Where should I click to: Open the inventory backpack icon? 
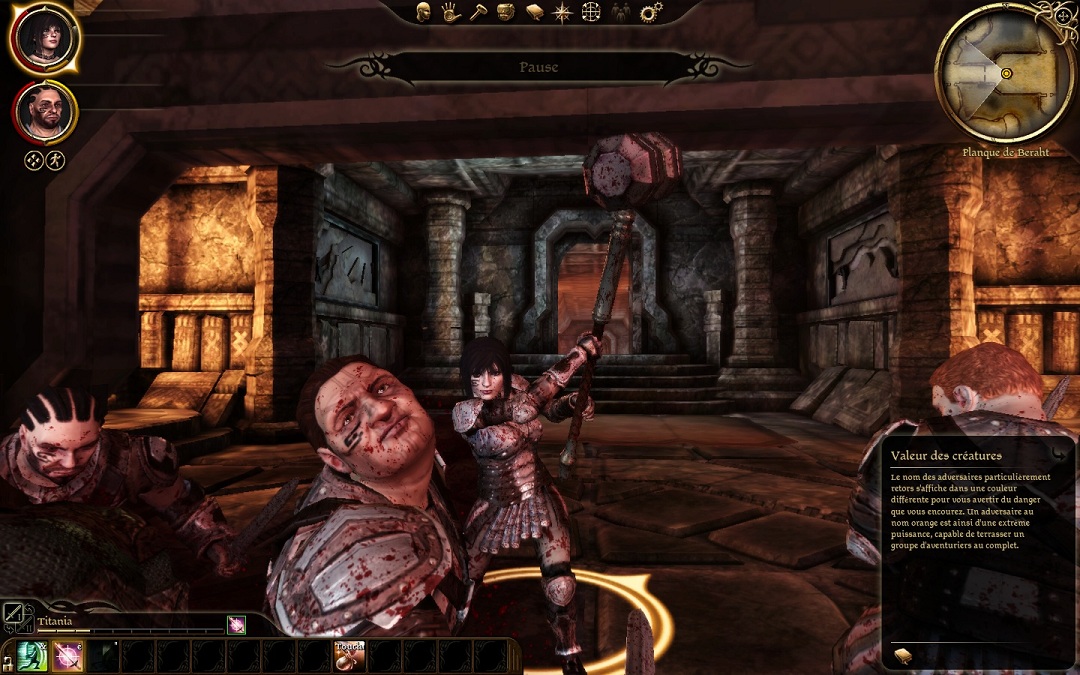[x=506, y=12]
